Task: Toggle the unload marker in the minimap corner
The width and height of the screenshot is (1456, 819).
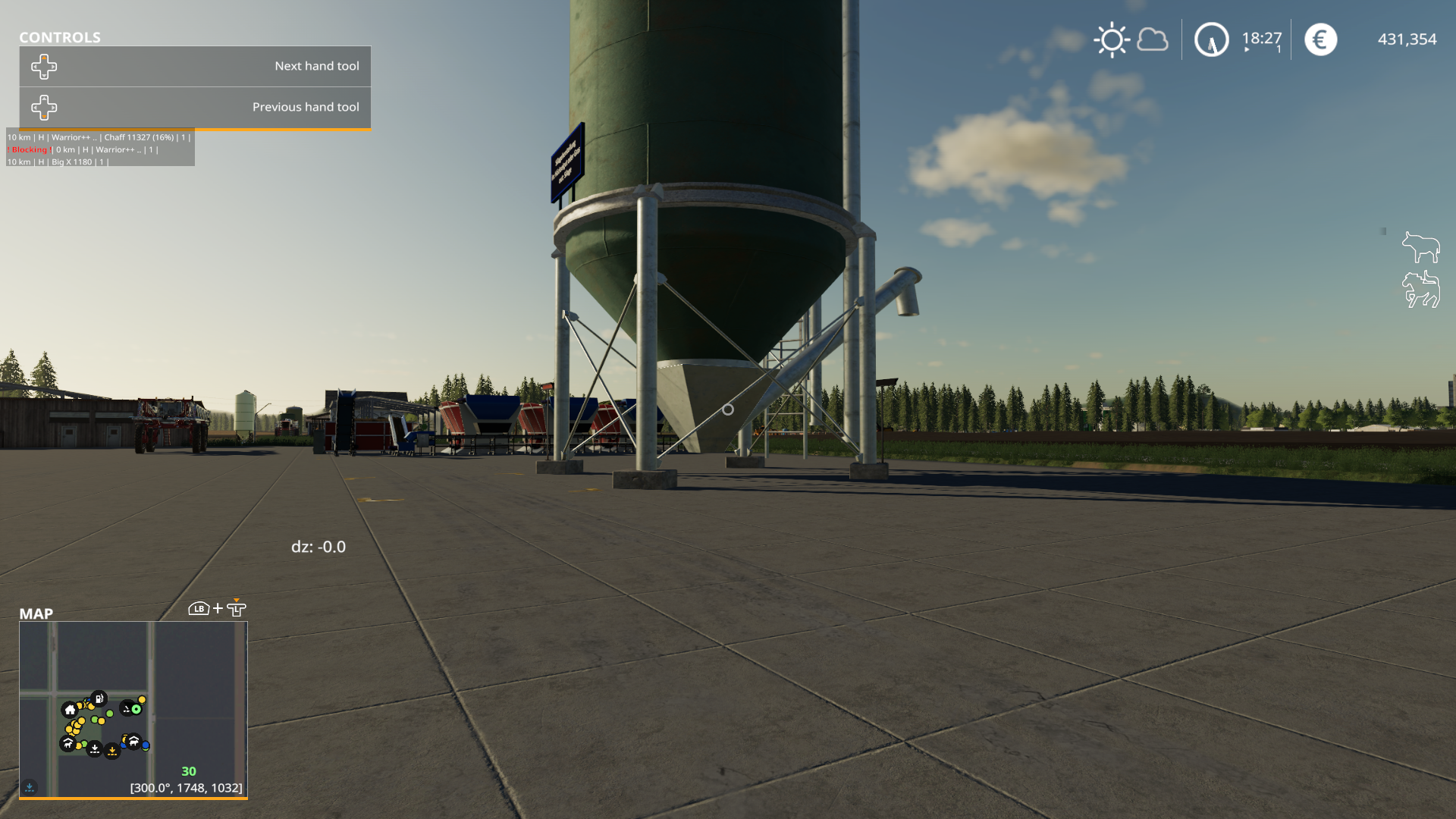Action: [30, 786]
